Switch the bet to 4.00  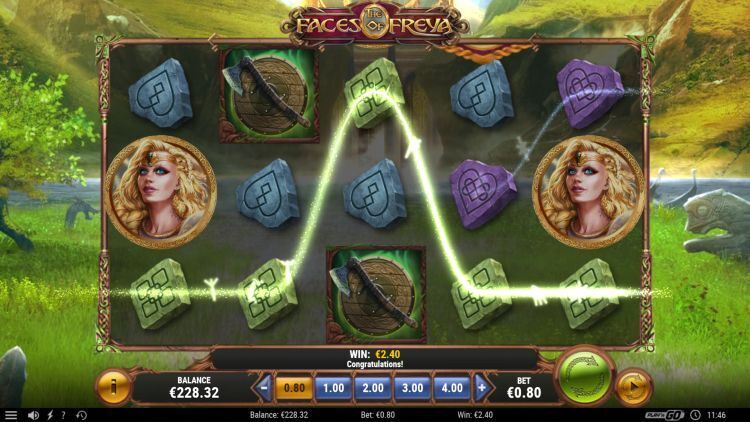click(x=450, y=387)
